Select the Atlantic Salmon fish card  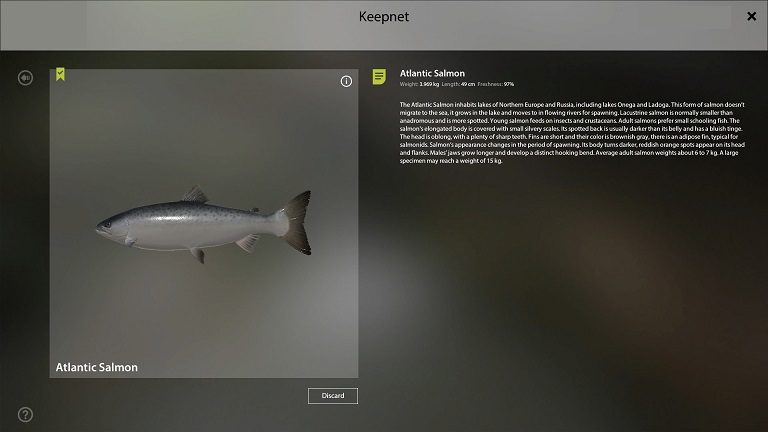coord(203,223)
